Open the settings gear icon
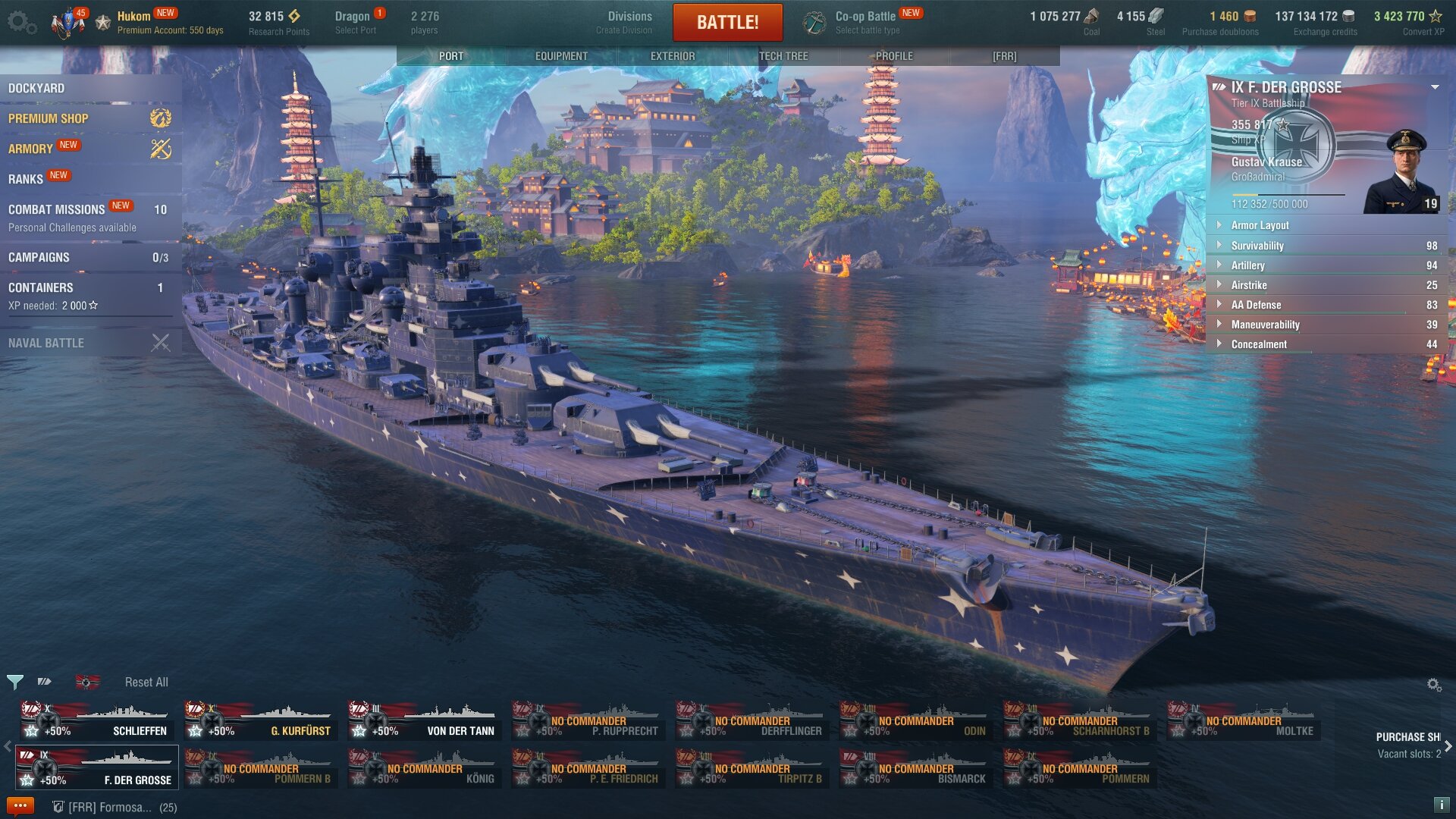1456x819 pixels. click(20, 22)
